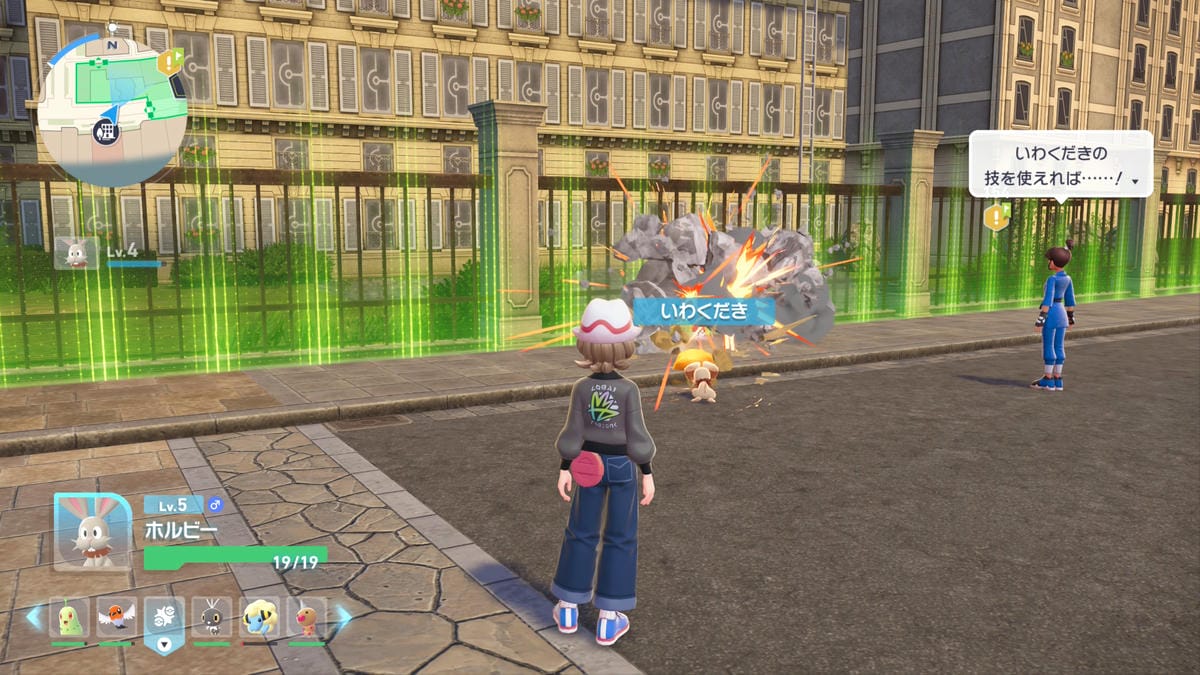Viewport: 1200px width, 675px height.
Task: Advance the いわくだき speech bubble
Action: [x=1060, y=164]
